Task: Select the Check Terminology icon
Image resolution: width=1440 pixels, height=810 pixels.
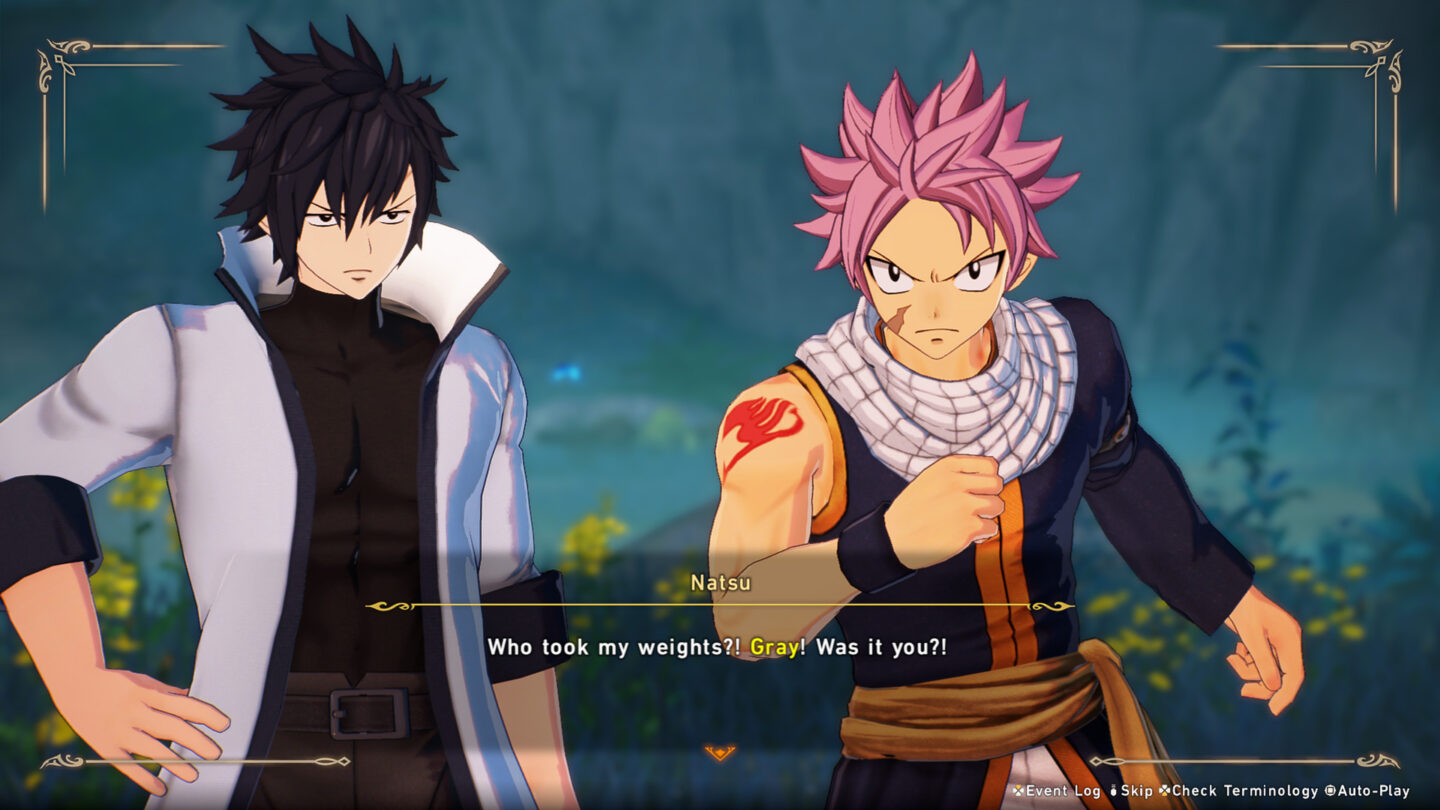Action: pyautogui.click(x=1165, y=789)
